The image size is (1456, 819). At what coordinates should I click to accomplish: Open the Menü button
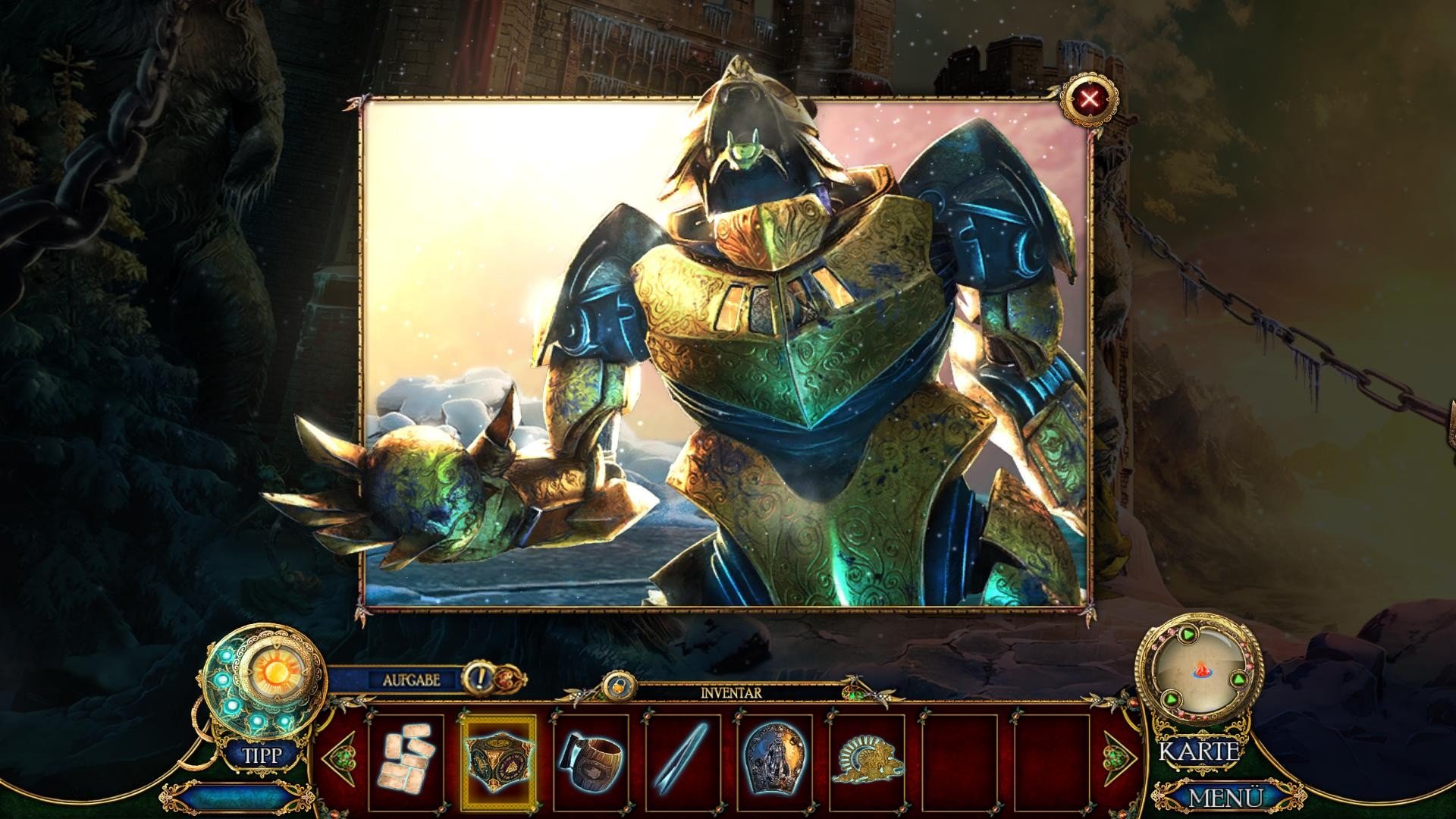pyautogui.click(x=1225, y=798)
